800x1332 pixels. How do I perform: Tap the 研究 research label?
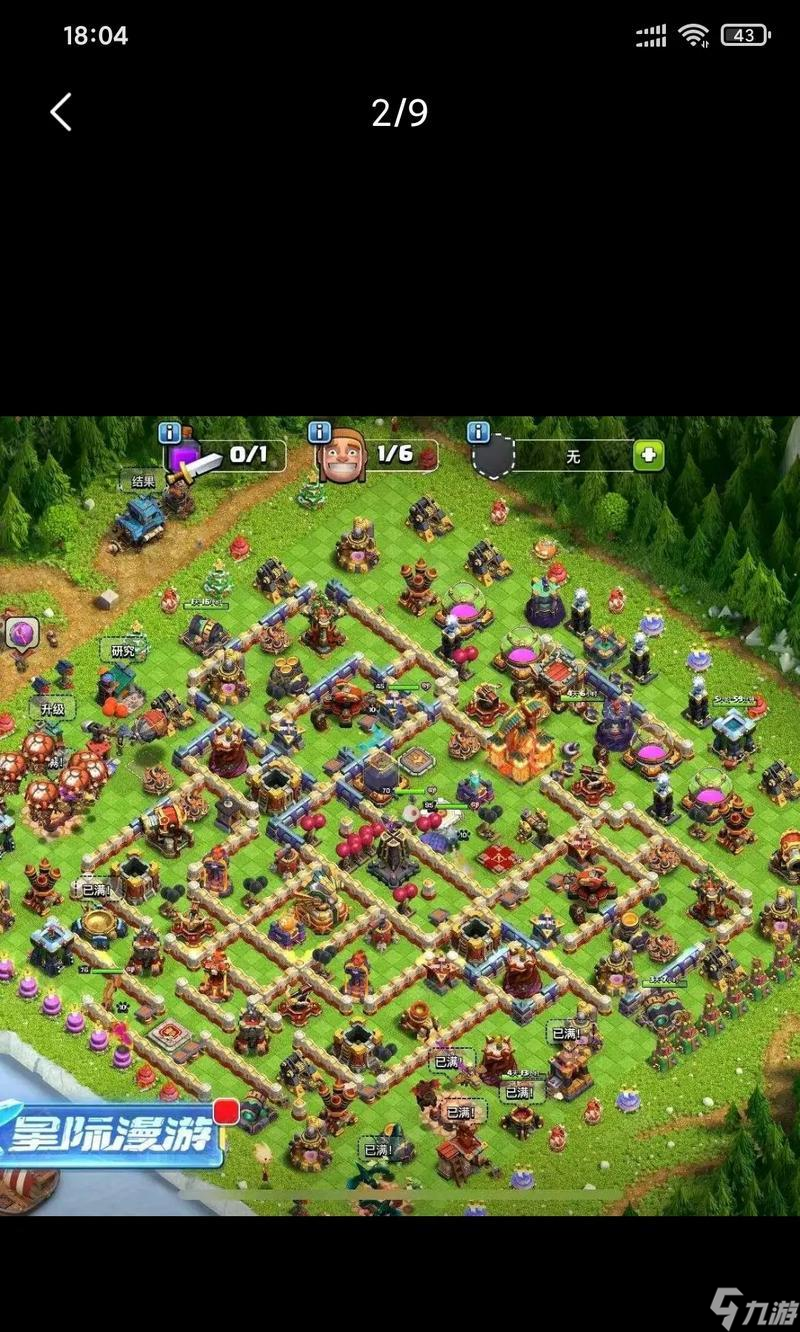click(x=123, y=650)
